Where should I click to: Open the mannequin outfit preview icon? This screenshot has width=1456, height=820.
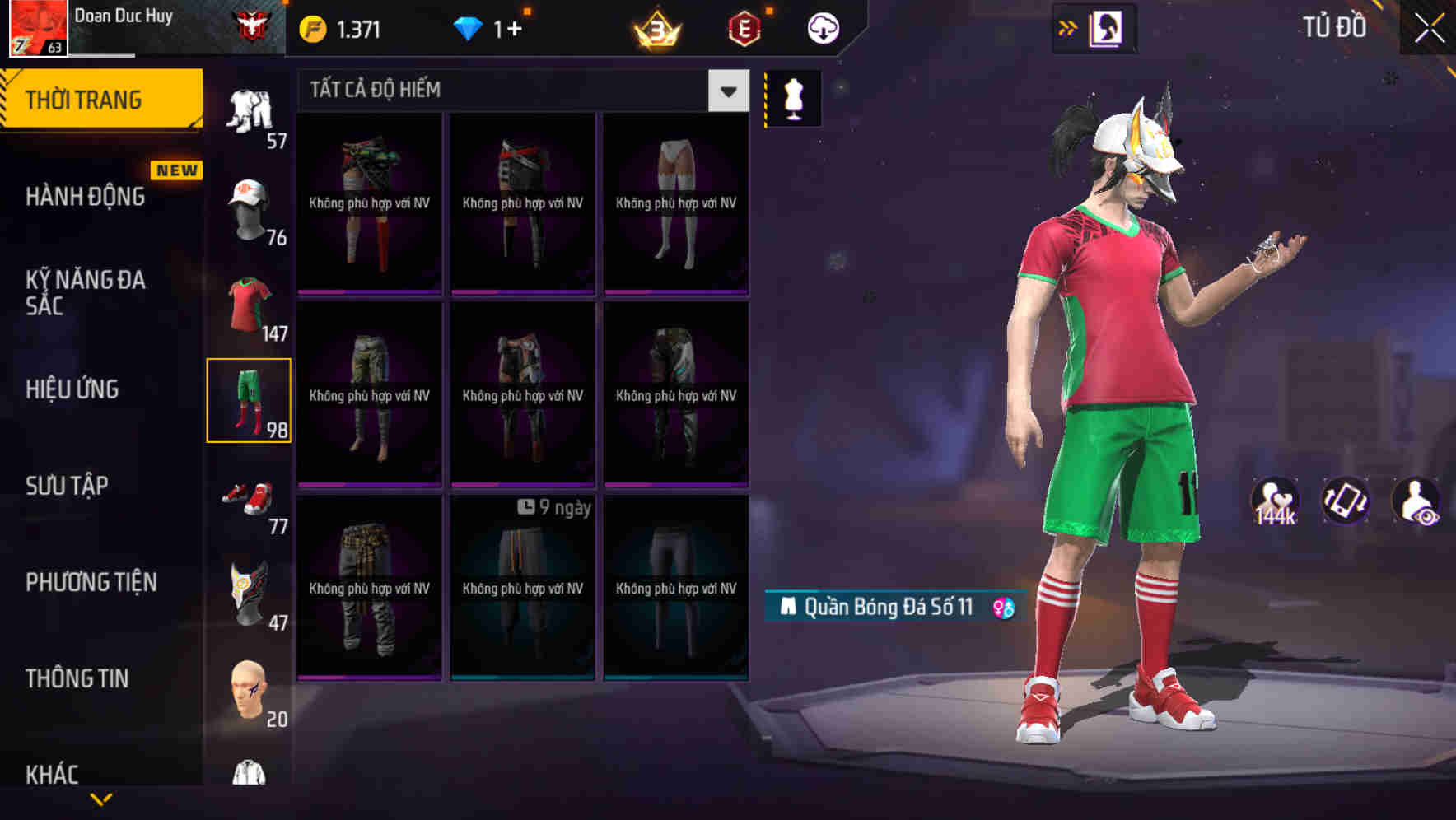tap(792, 97)
